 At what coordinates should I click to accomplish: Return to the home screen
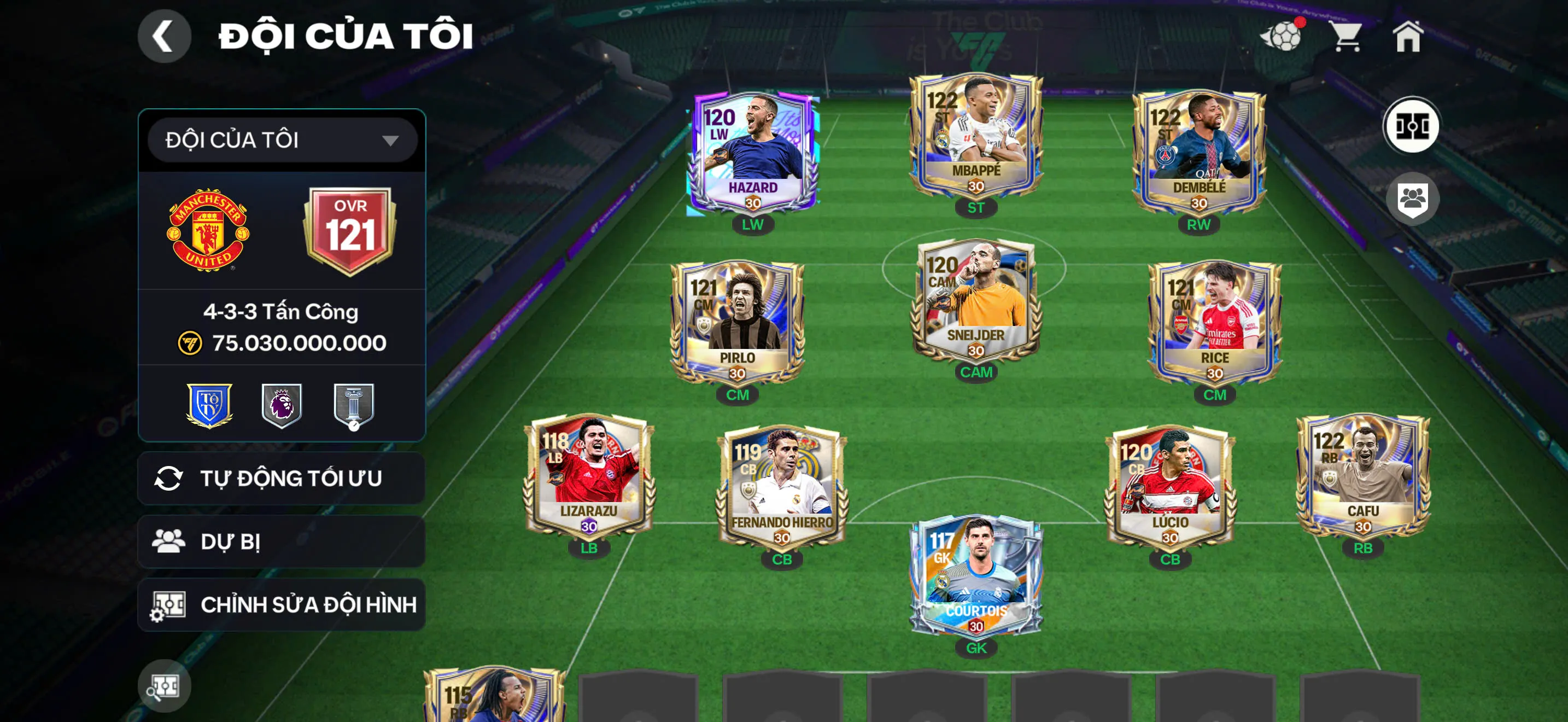coord(1408,37)
